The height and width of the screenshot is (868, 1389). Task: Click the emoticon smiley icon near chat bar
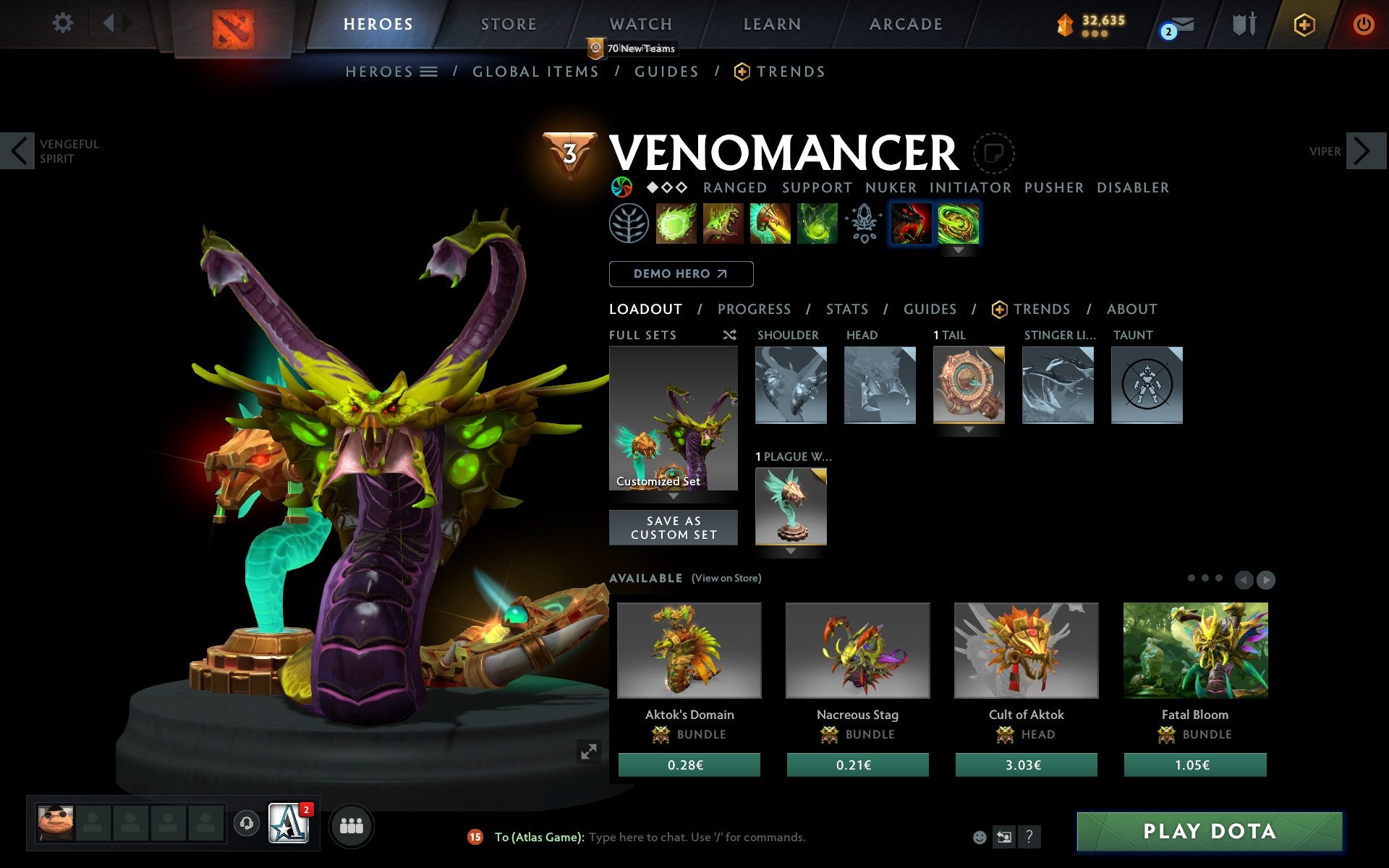(x=981, y=837)
